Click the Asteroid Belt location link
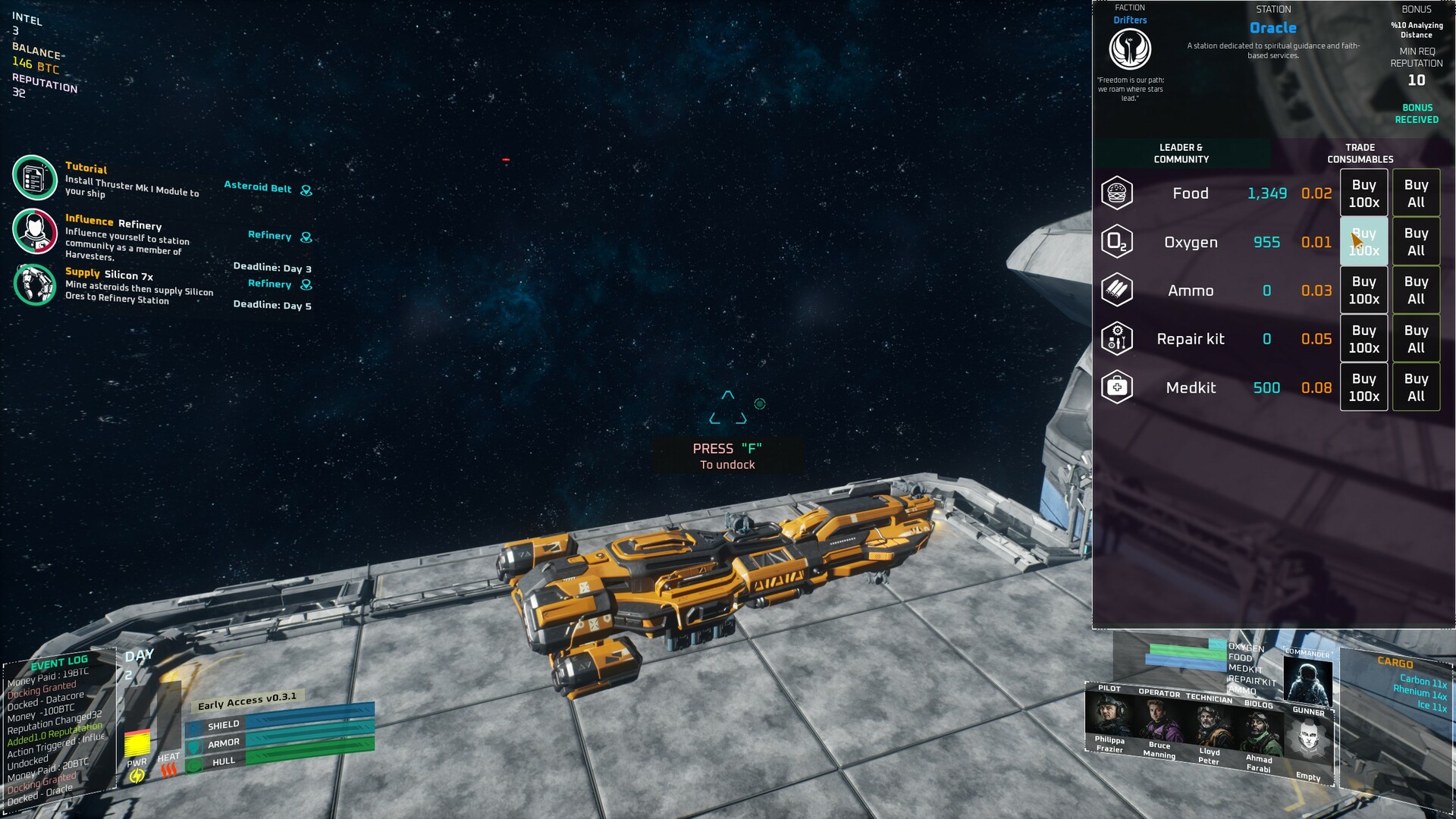1456x819 pixels. [x=258, y=187]
